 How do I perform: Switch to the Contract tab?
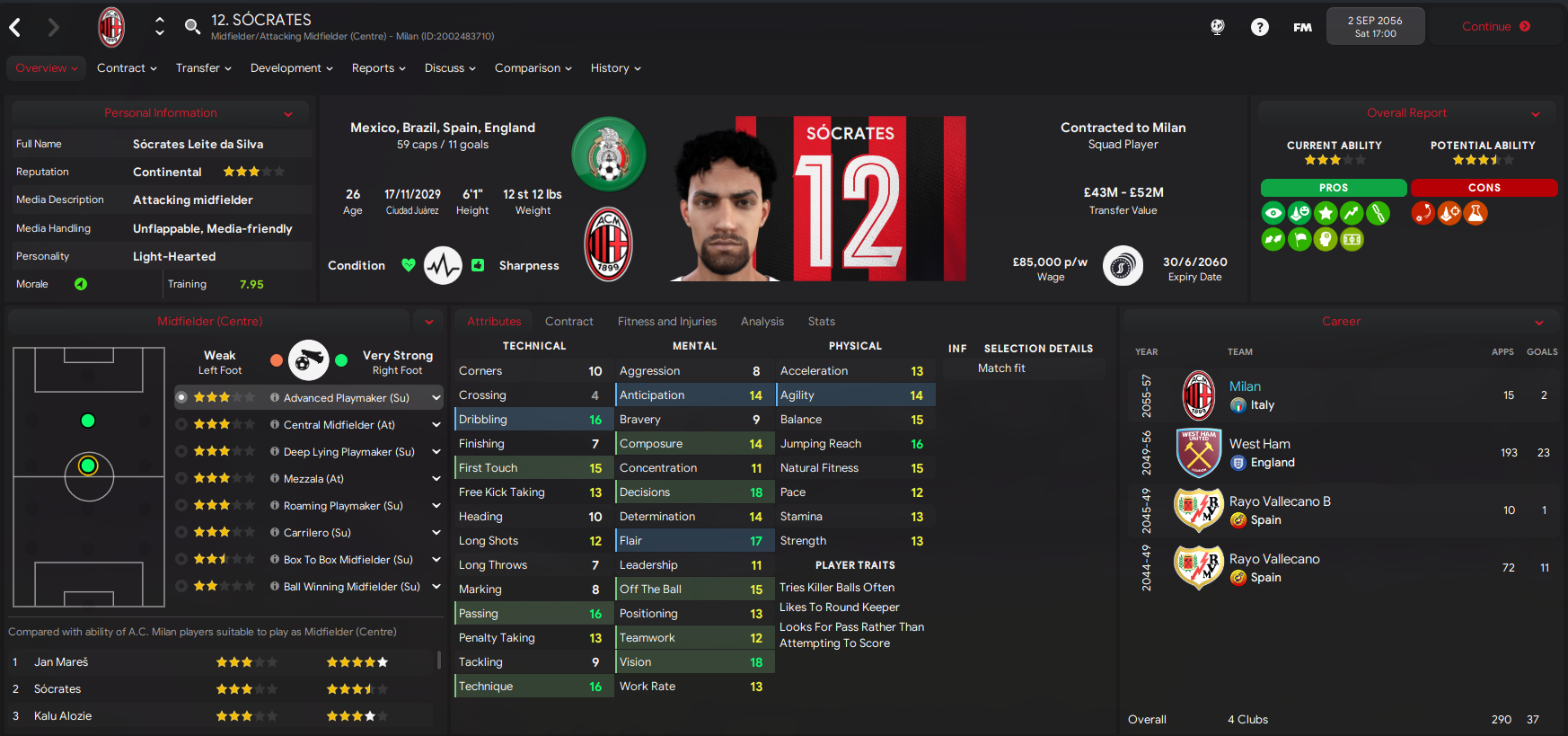point(569,321)
